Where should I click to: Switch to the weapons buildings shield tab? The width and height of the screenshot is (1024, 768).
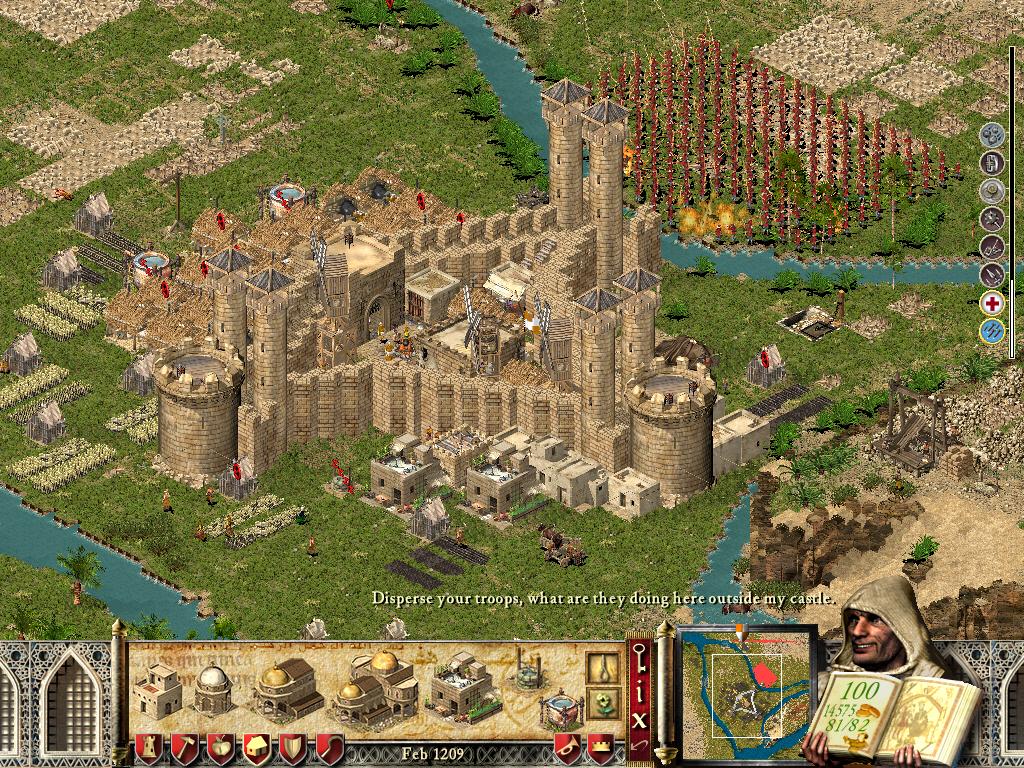pos(293,747)
